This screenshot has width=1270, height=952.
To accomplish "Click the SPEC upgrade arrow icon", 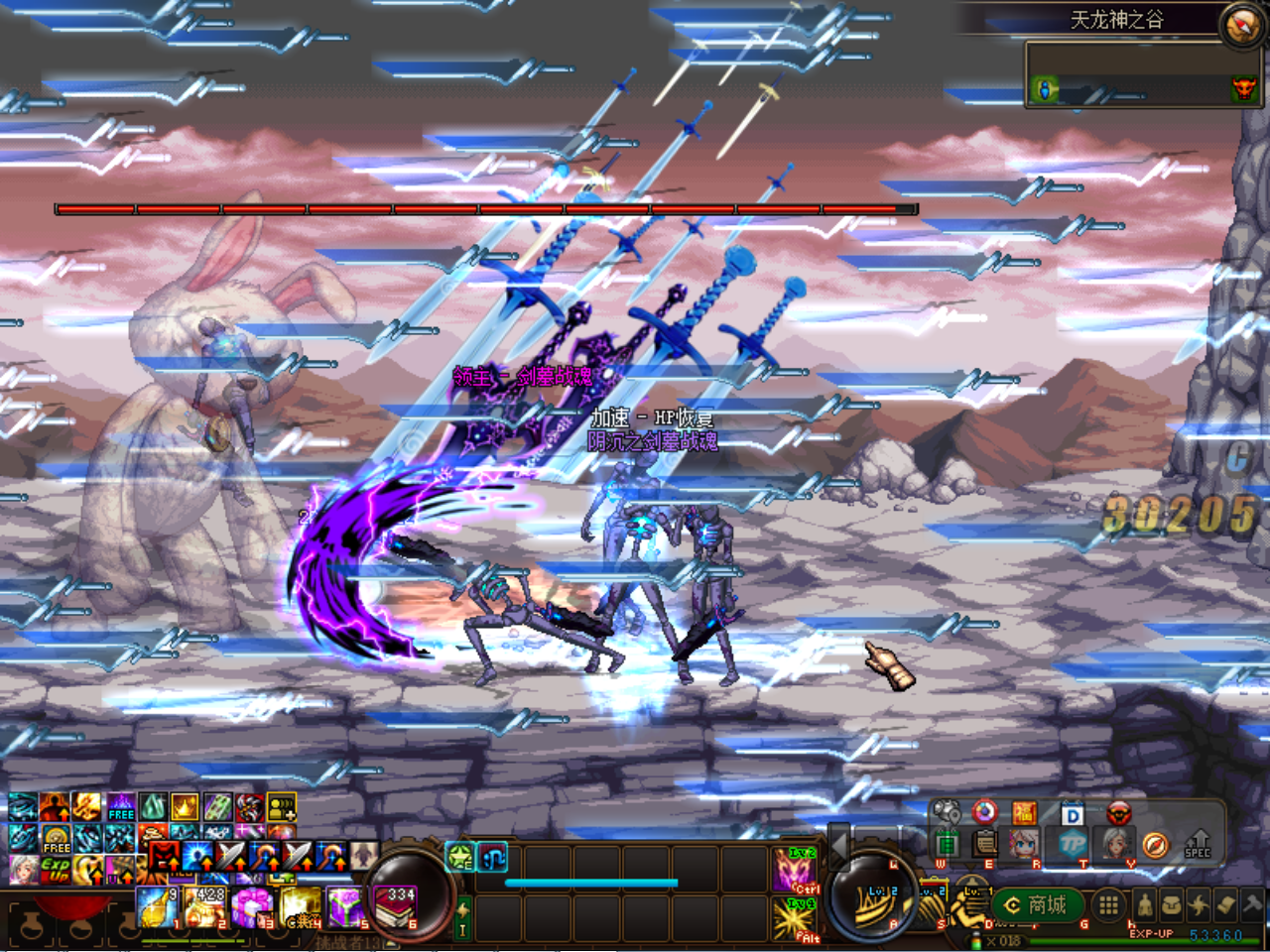I will [x=1198, y=844].
